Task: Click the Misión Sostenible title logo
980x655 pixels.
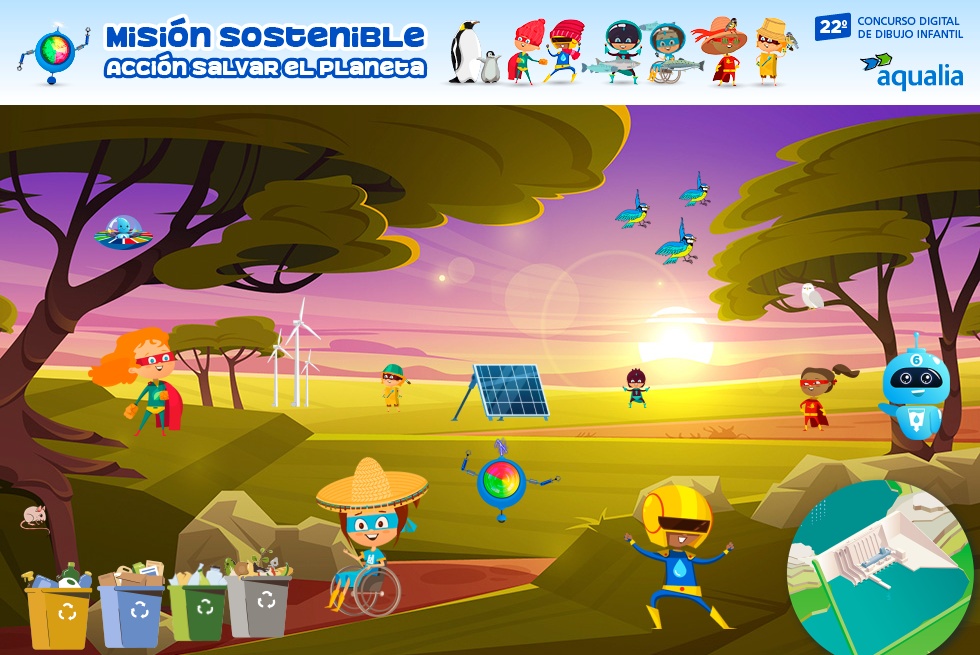Action: 265,50
